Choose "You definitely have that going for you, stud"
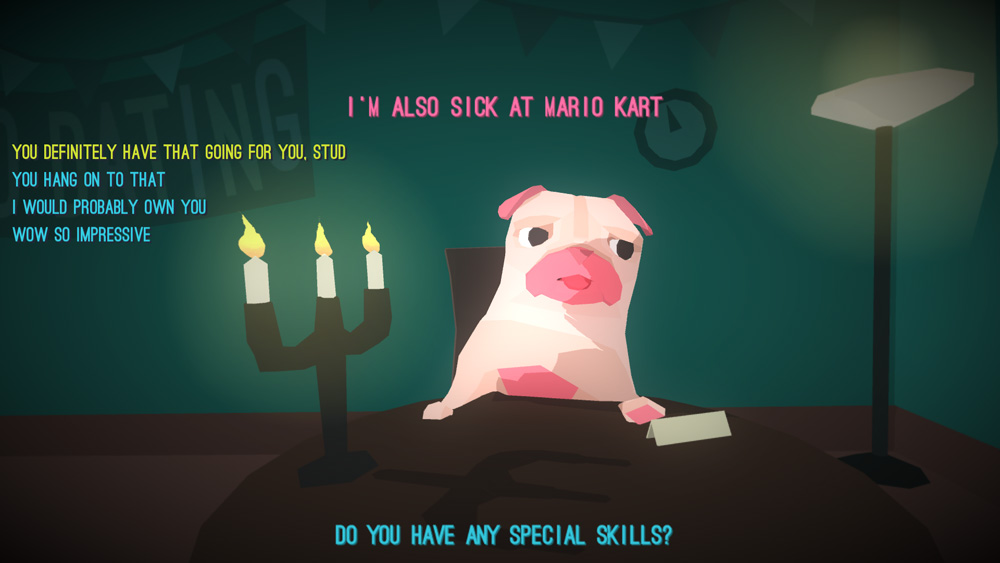The width and height of the screenshot is (1000, 563). 179,153
